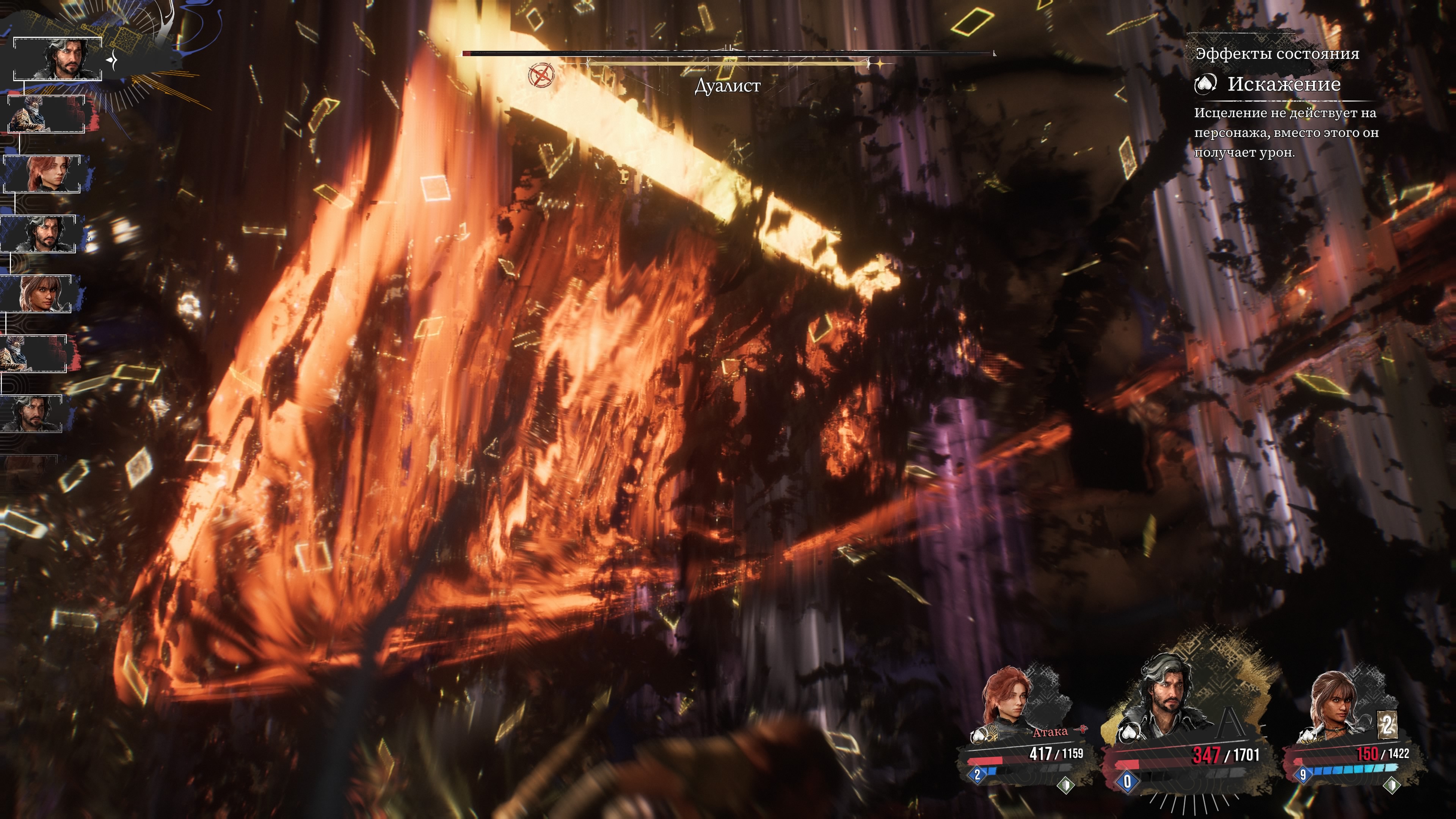Click the Дуалист enemy name label
Image resolution: width=1456 pixels, height=819 pixels.
click(x=728, y=86)
